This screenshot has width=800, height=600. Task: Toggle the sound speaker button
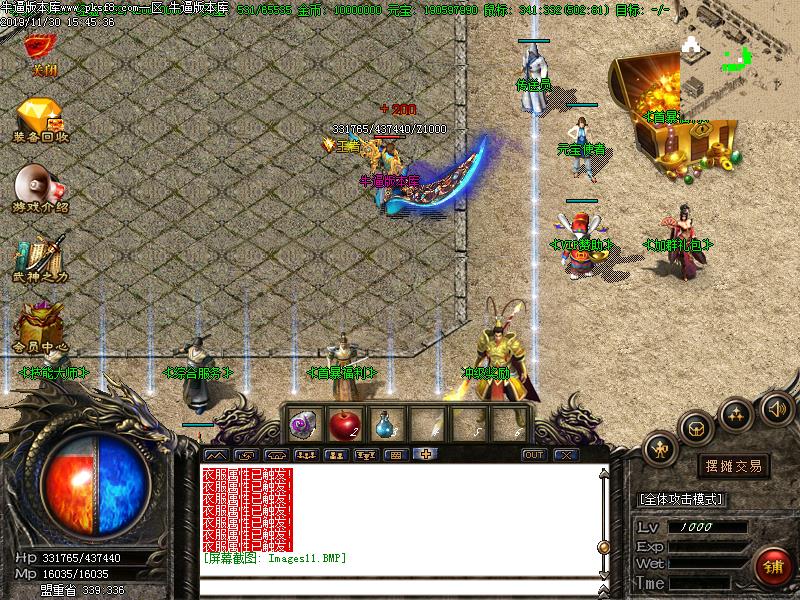click(x=777, y=407)
